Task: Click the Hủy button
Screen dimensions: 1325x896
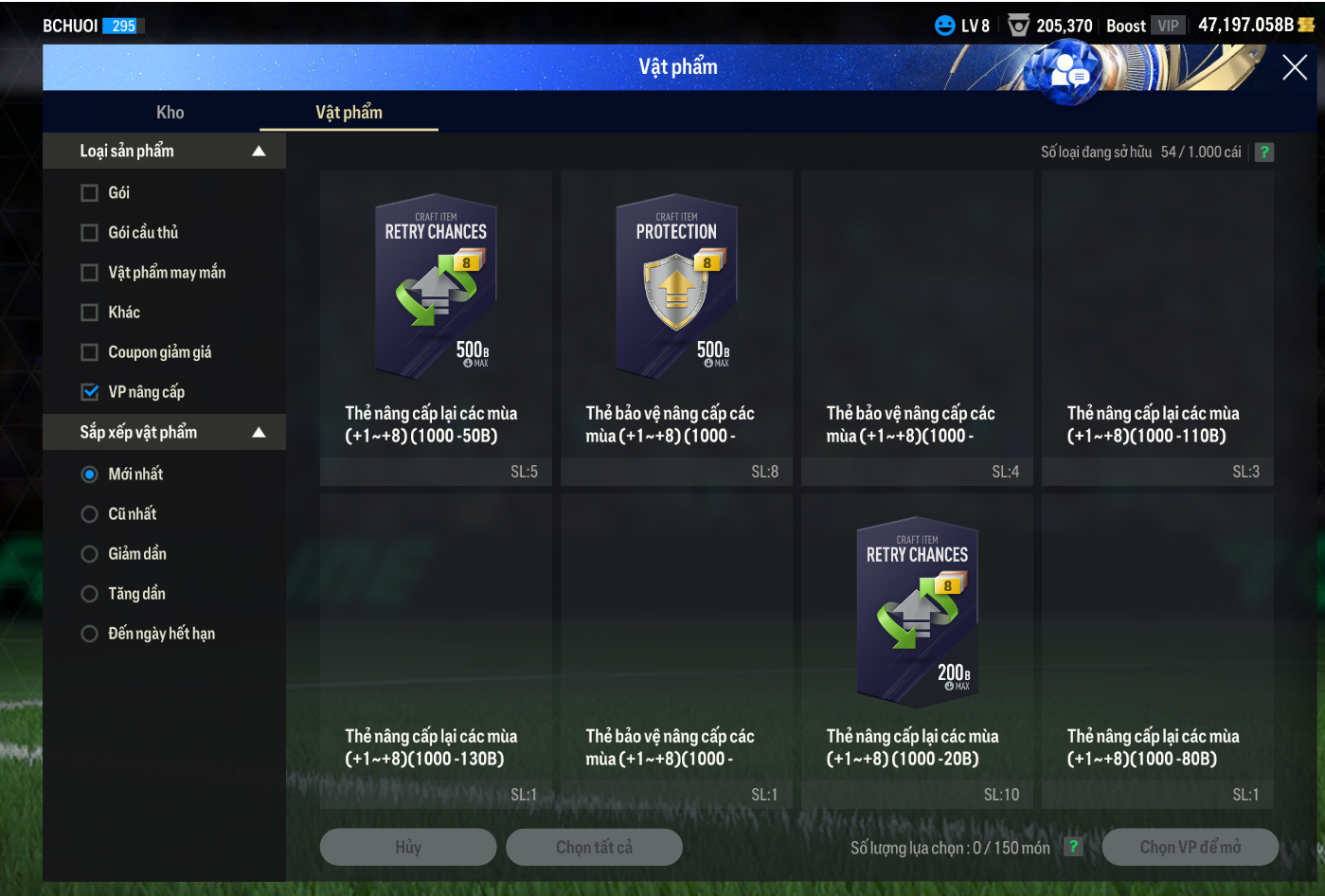Action: point(408,848)
